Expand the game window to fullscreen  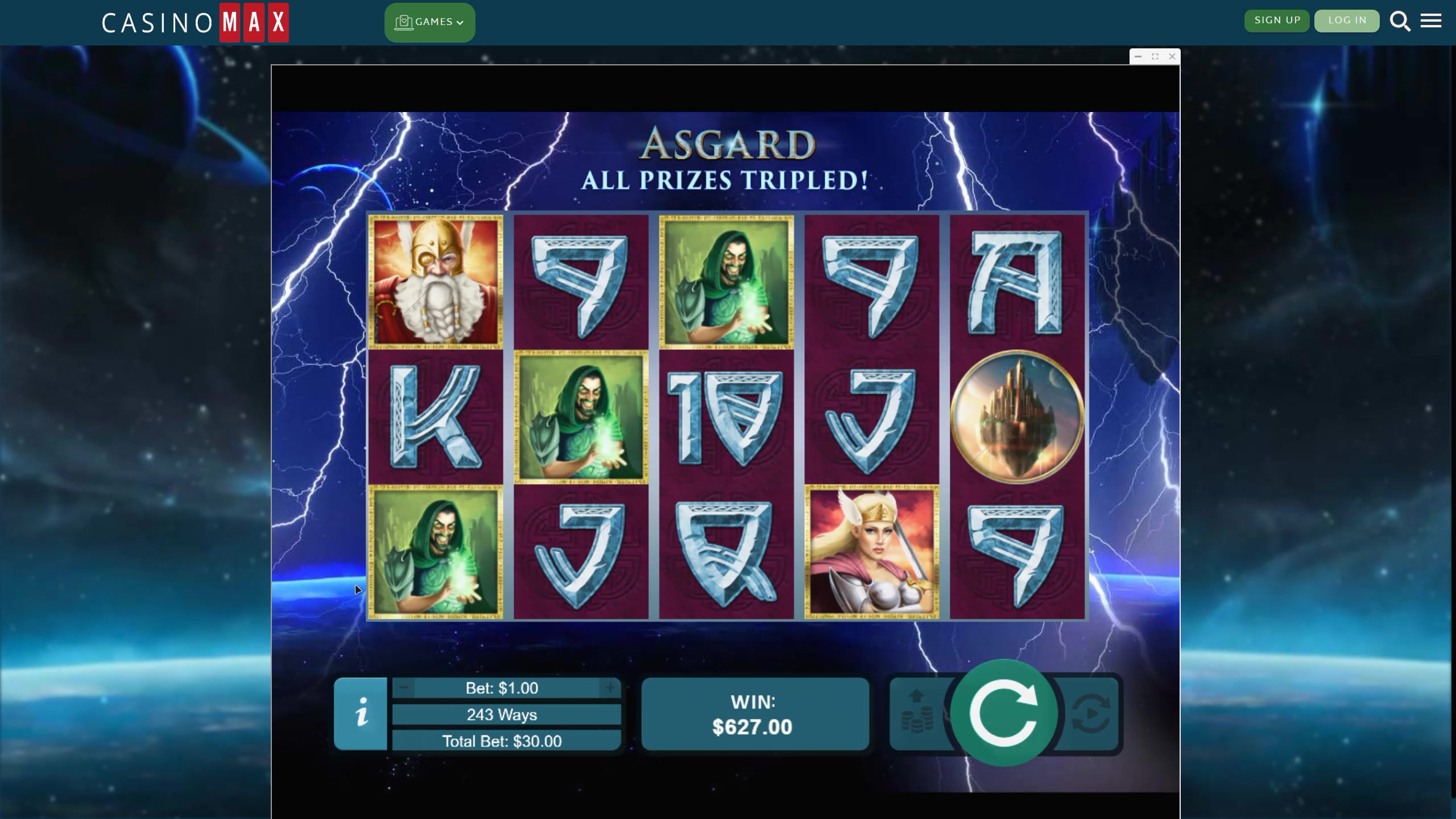[1155, 56]
